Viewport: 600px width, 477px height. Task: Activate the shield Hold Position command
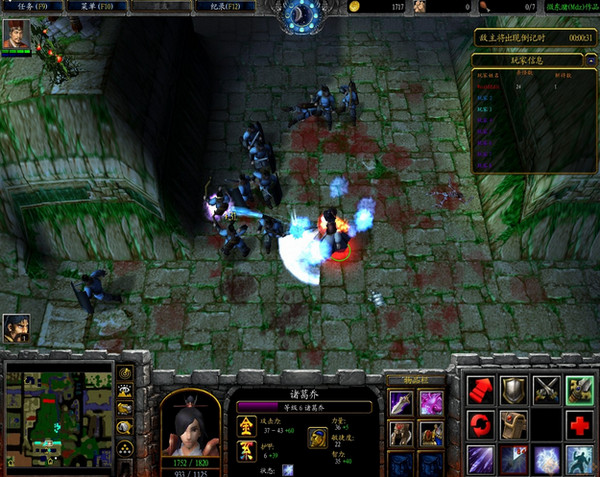pos(514,390)
